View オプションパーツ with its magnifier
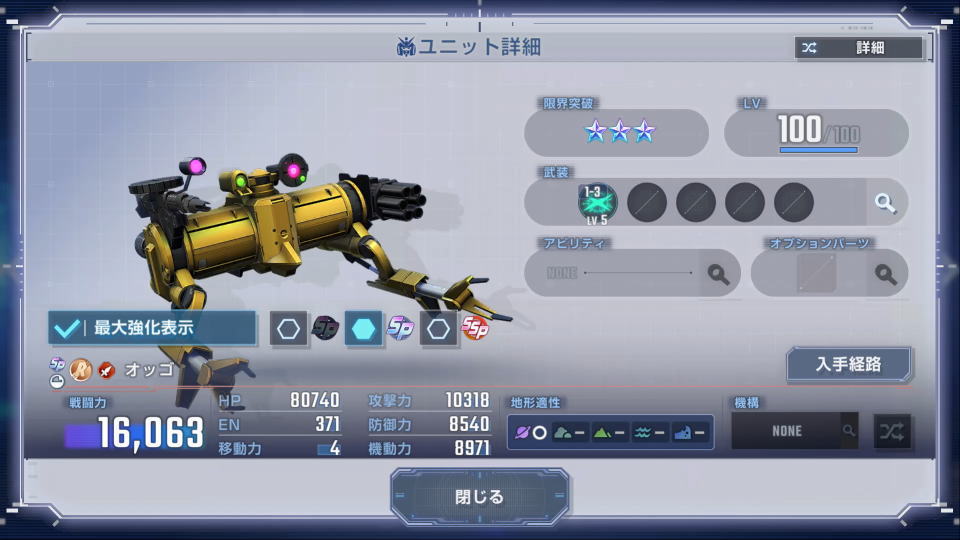The height and width of the screenshot is (540, 960). [885, 273]
